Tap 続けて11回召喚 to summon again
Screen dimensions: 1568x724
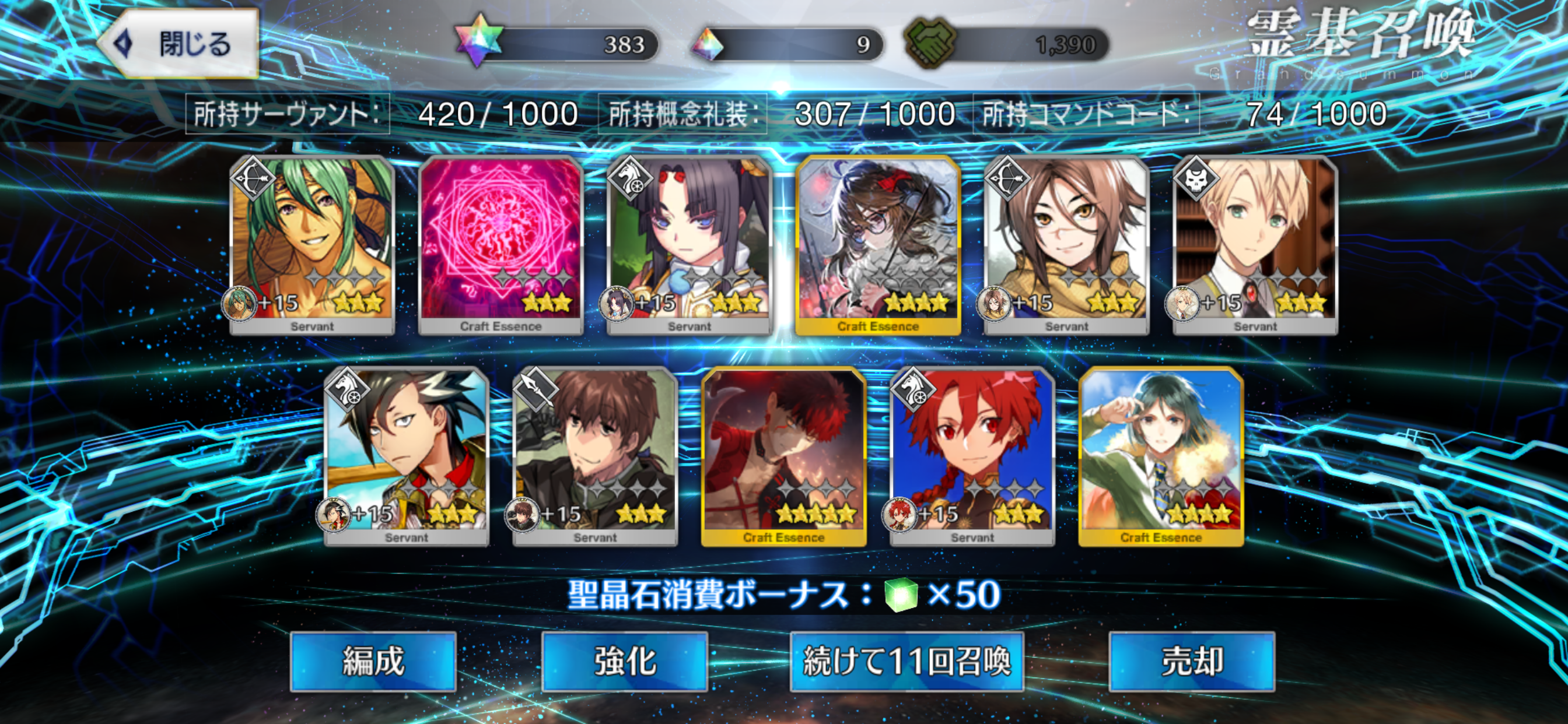[907, 660]
